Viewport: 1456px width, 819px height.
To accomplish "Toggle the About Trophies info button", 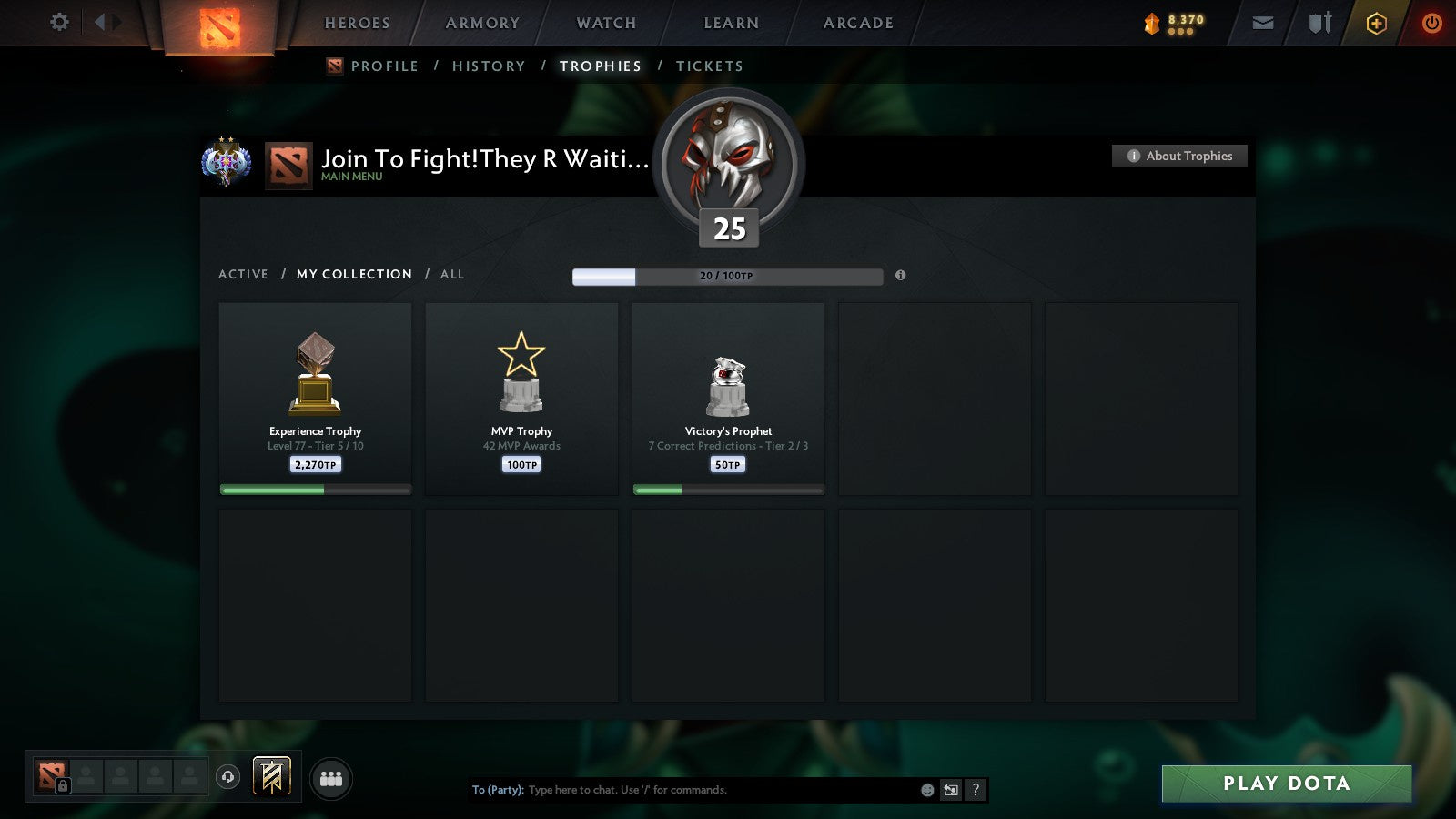I will (1178, 156).
